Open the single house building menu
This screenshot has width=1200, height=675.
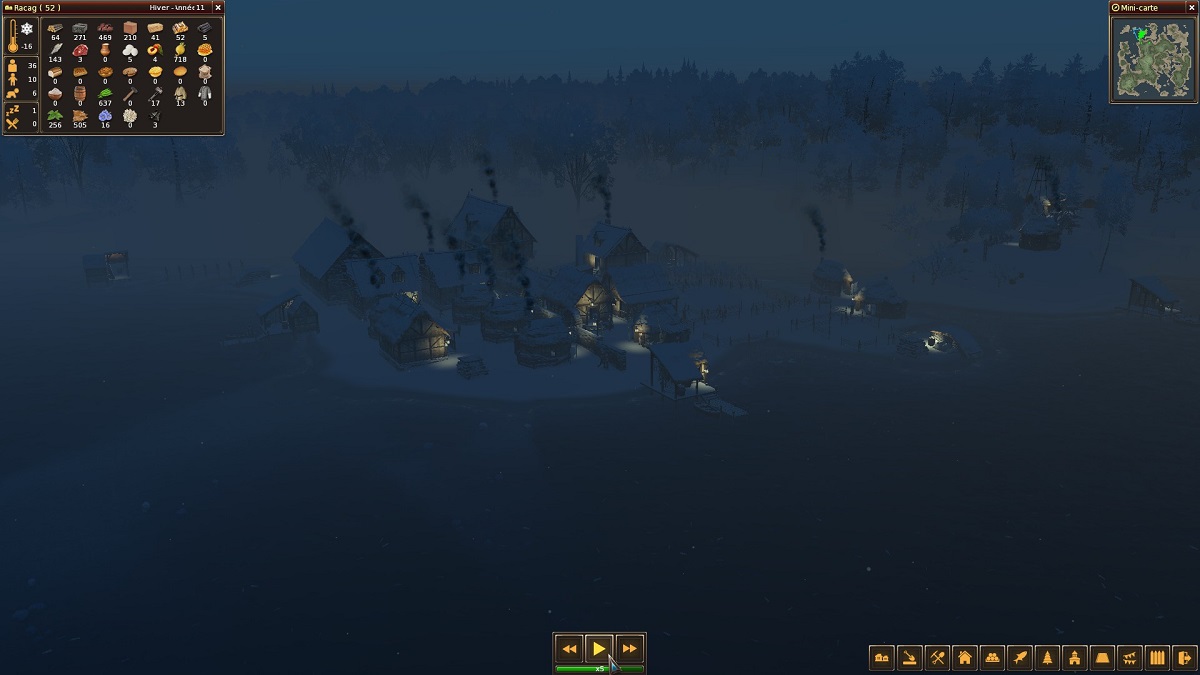click(965, 657)
